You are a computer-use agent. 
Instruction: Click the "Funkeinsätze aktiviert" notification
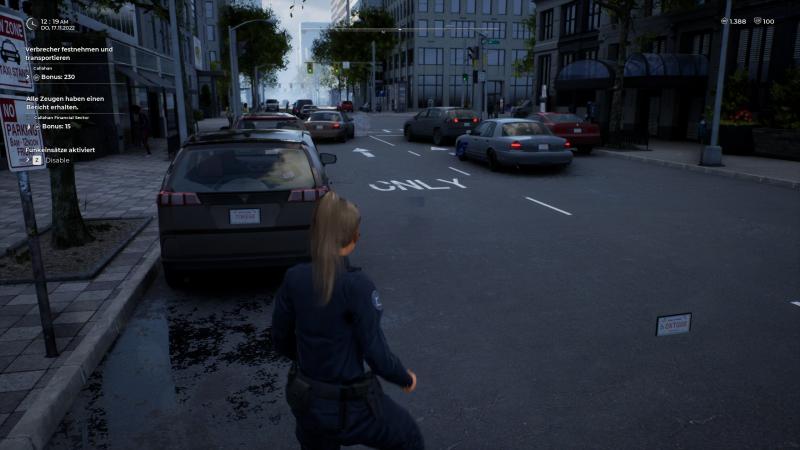pyautogui.click(x=61, y=149)
